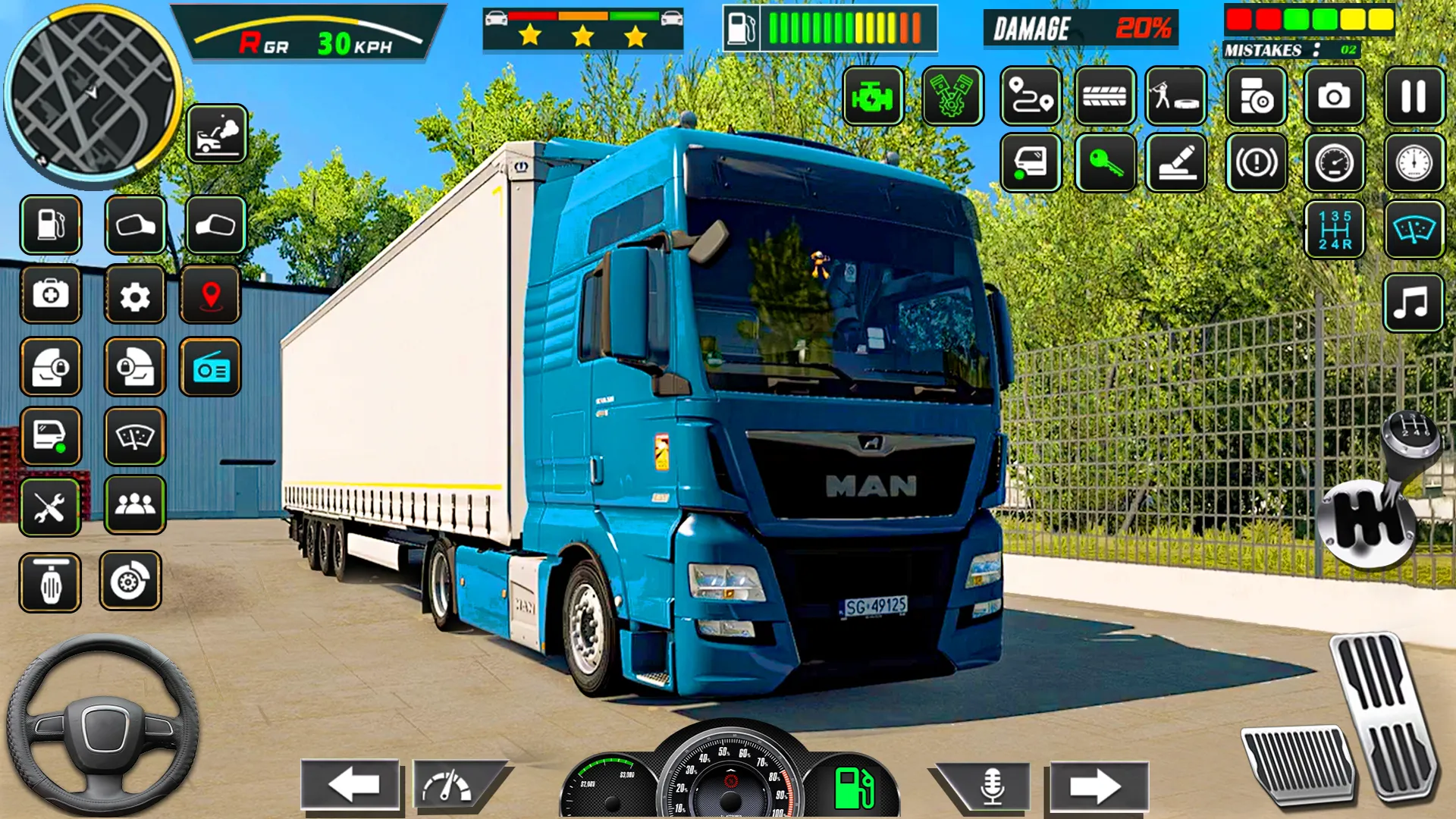Engage the parking brake warning toggle

coord(1255,163)
